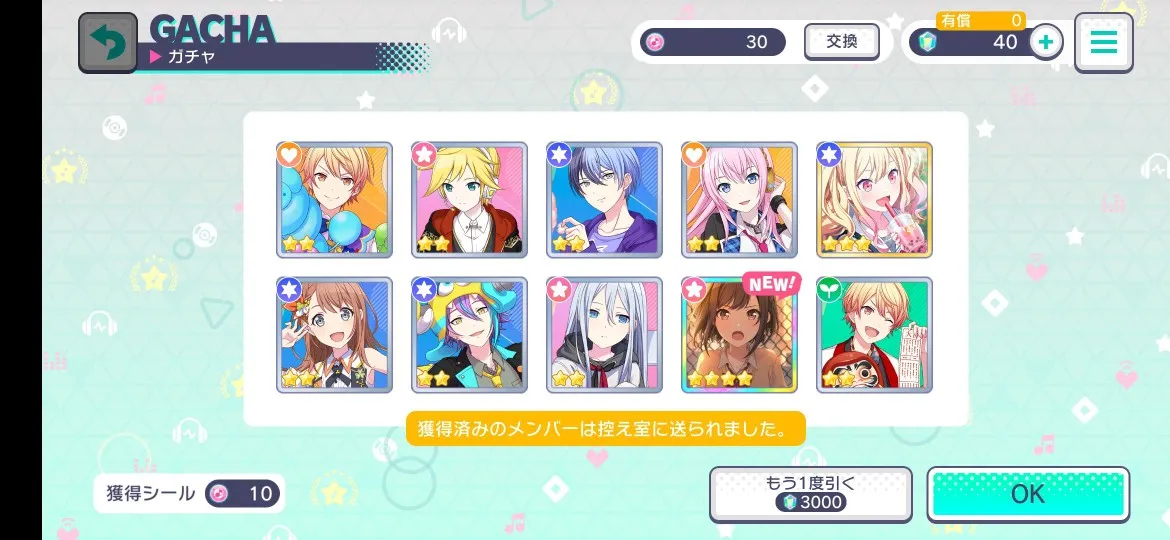This screenshot has height=540, width=1170.
Task: Choose the winking boy with daruma card
Action: (874, 335)
